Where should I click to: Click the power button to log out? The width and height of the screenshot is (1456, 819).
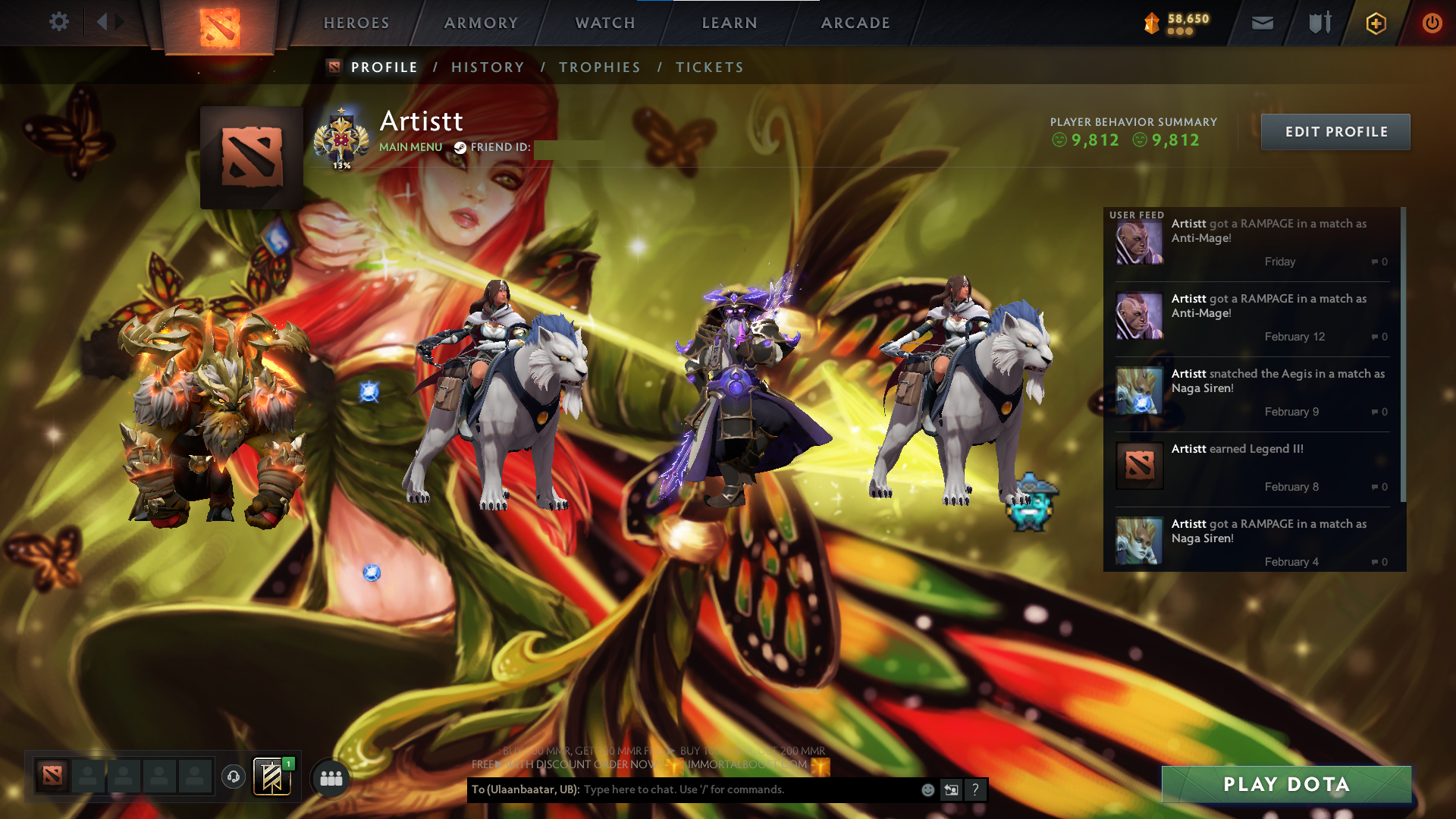1432,23
